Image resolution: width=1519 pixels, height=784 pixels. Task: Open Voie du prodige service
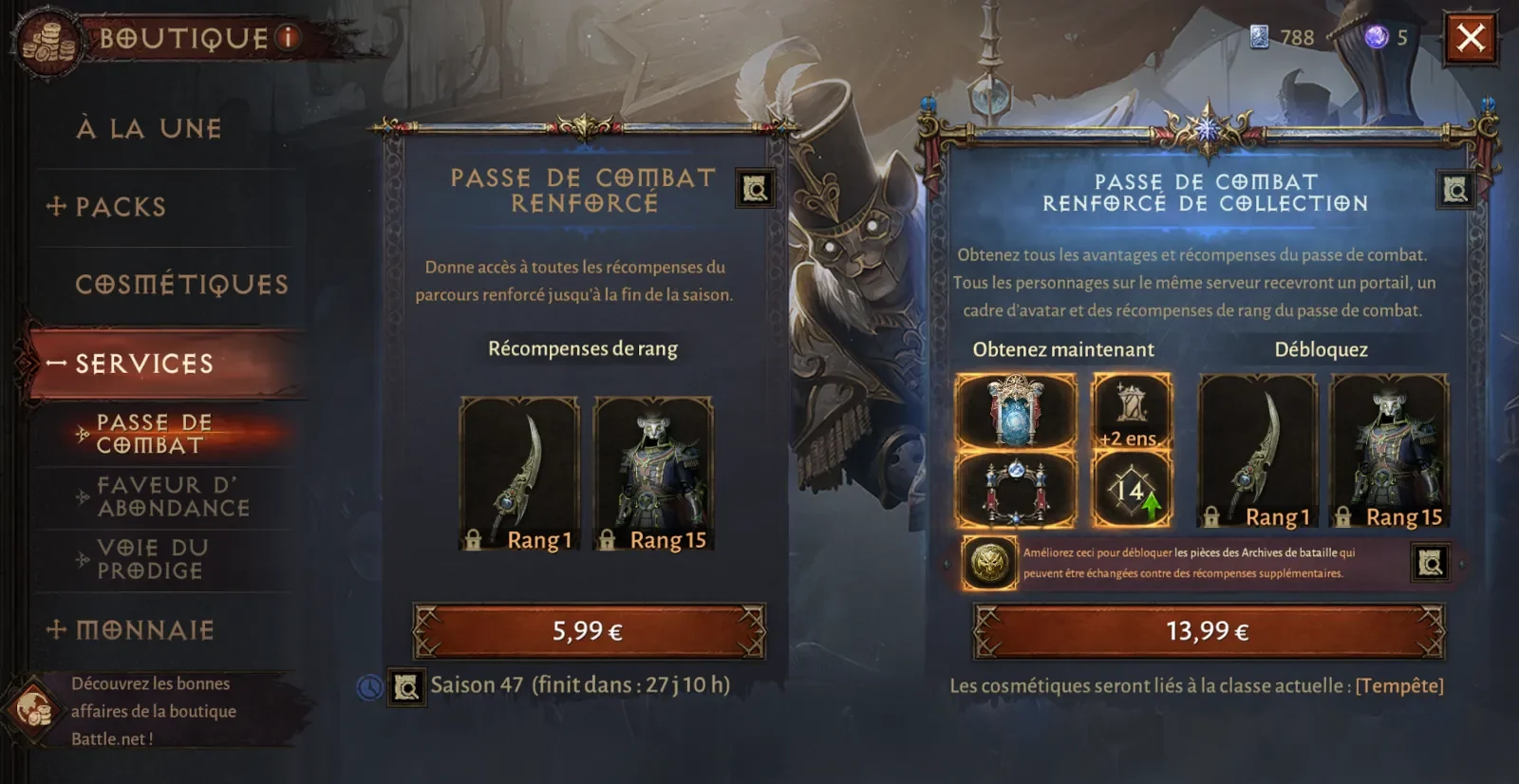[150, 559]
